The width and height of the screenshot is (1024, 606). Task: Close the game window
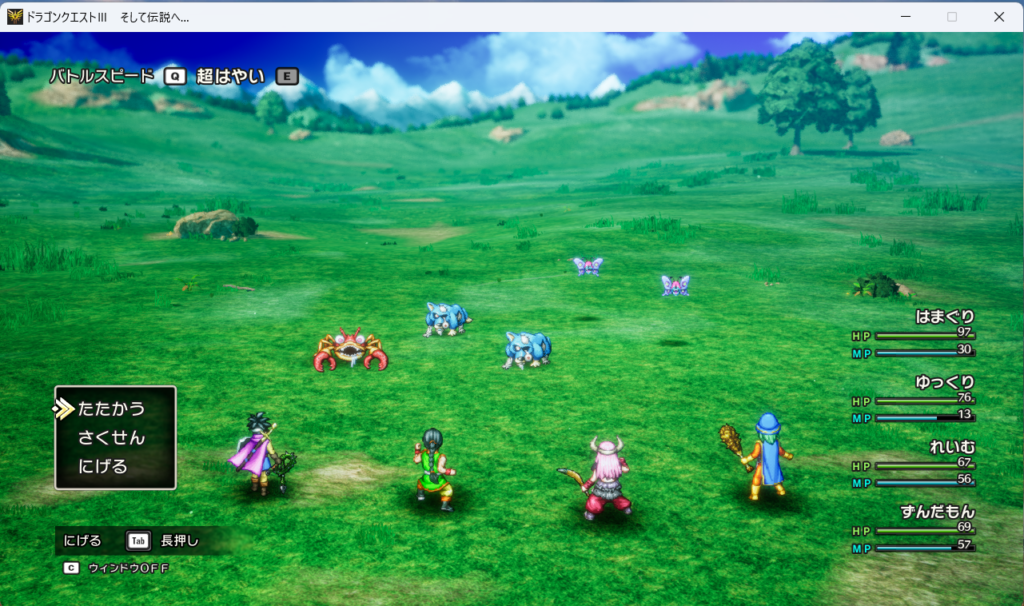(998, 16)
